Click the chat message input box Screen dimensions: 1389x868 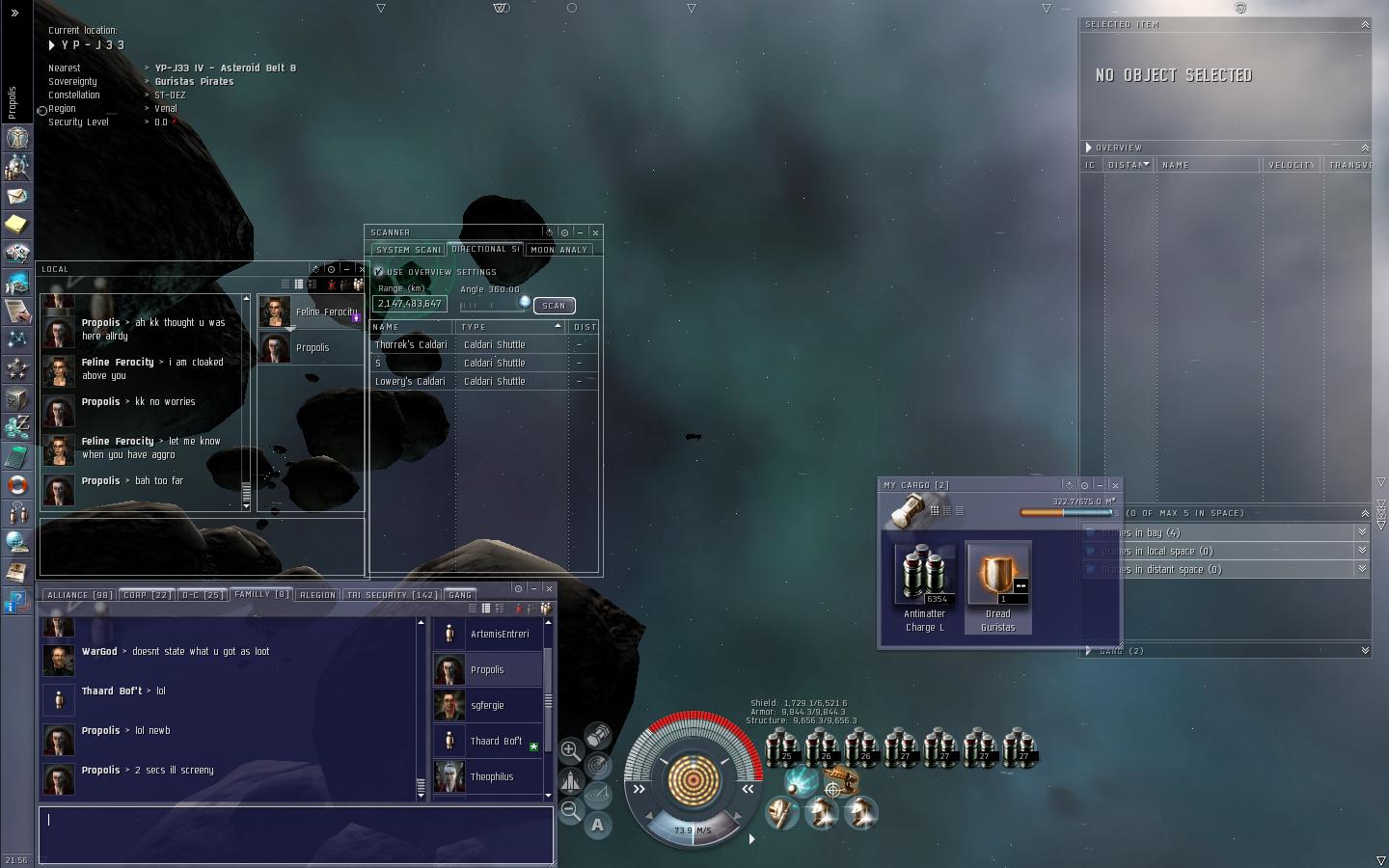pos(295,833)
